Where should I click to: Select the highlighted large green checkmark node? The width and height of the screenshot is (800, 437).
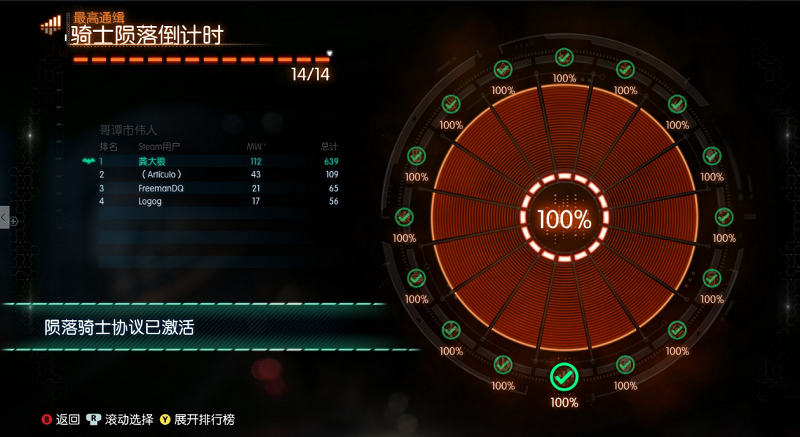click(x=564, y=377)
